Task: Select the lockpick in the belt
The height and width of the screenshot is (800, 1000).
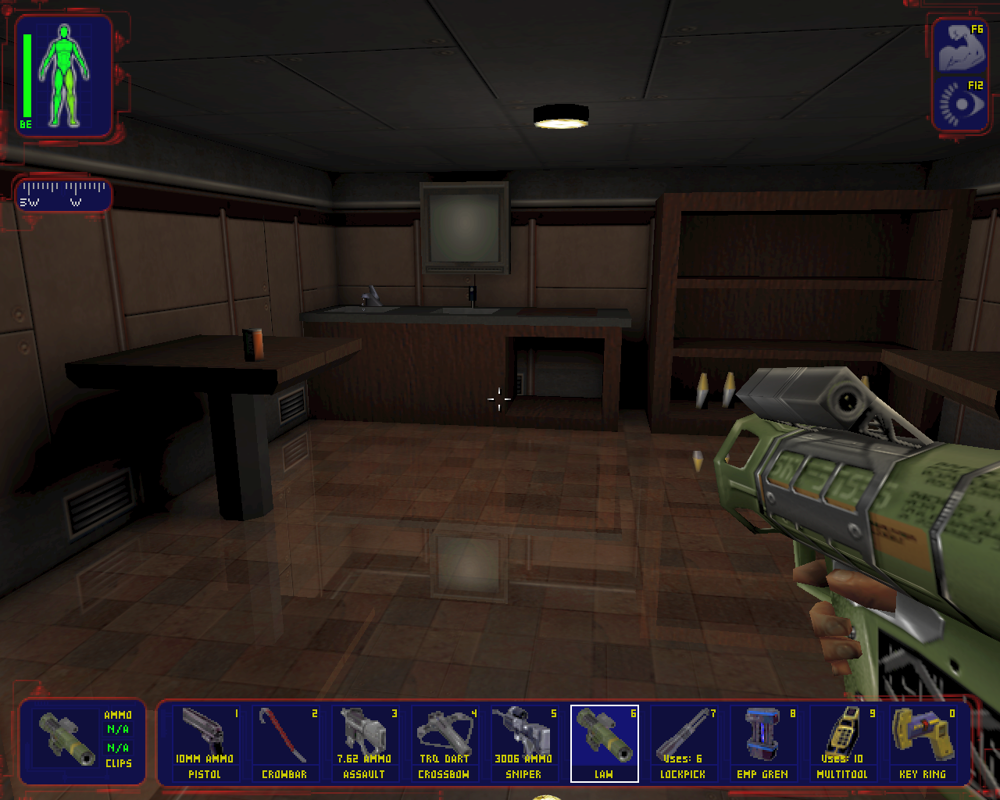Action: pos(683,743)
